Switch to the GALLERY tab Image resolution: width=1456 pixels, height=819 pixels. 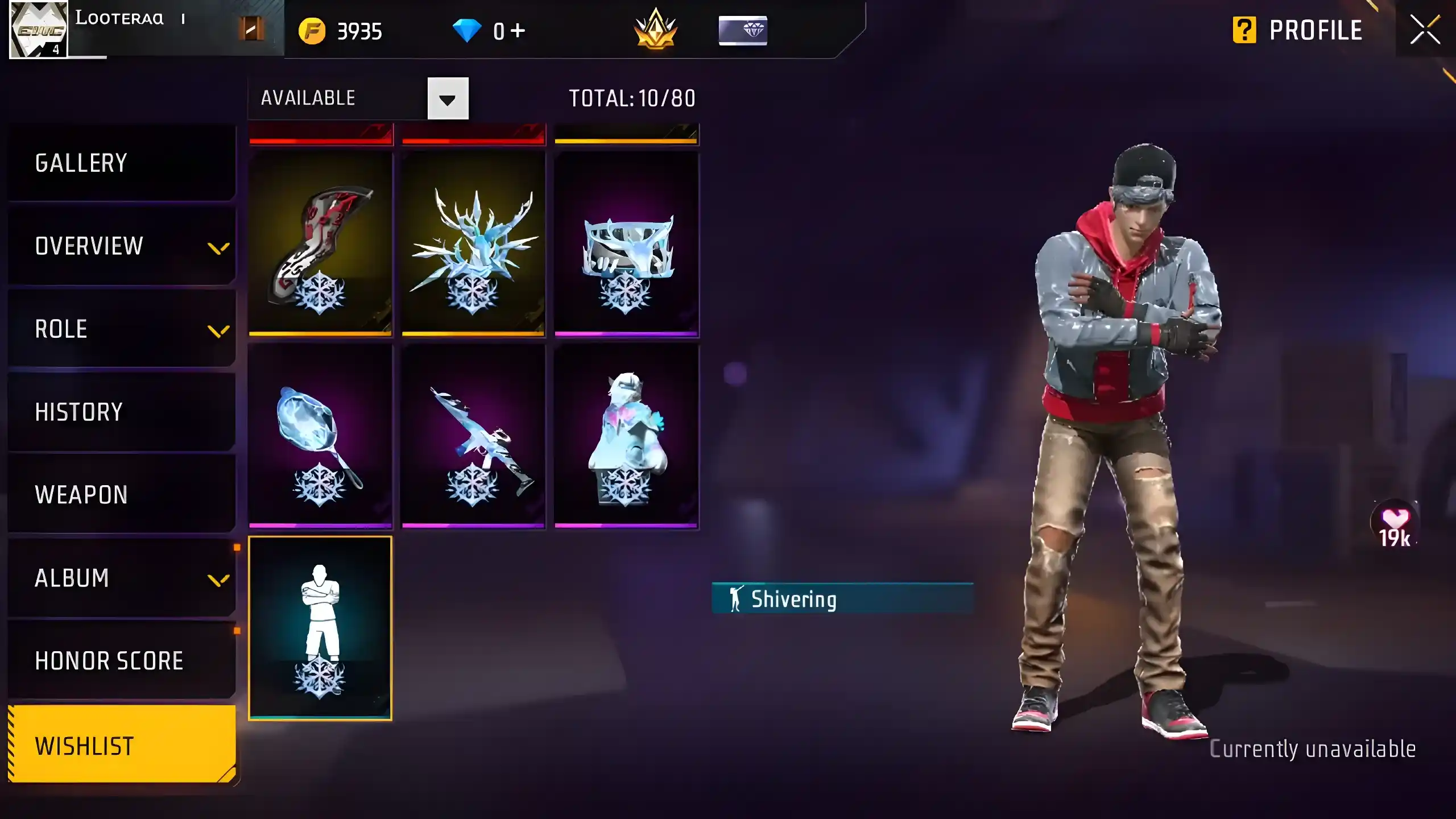81,163
